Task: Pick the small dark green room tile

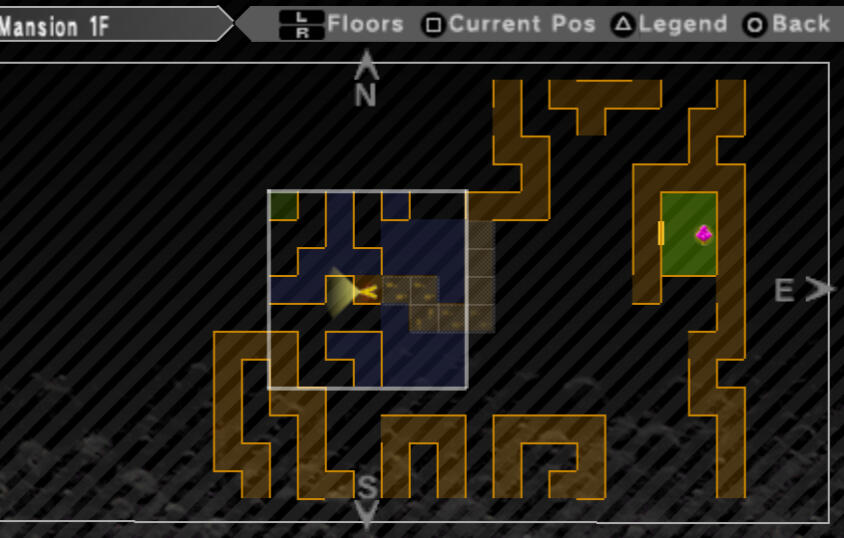Action: point(283,206)
